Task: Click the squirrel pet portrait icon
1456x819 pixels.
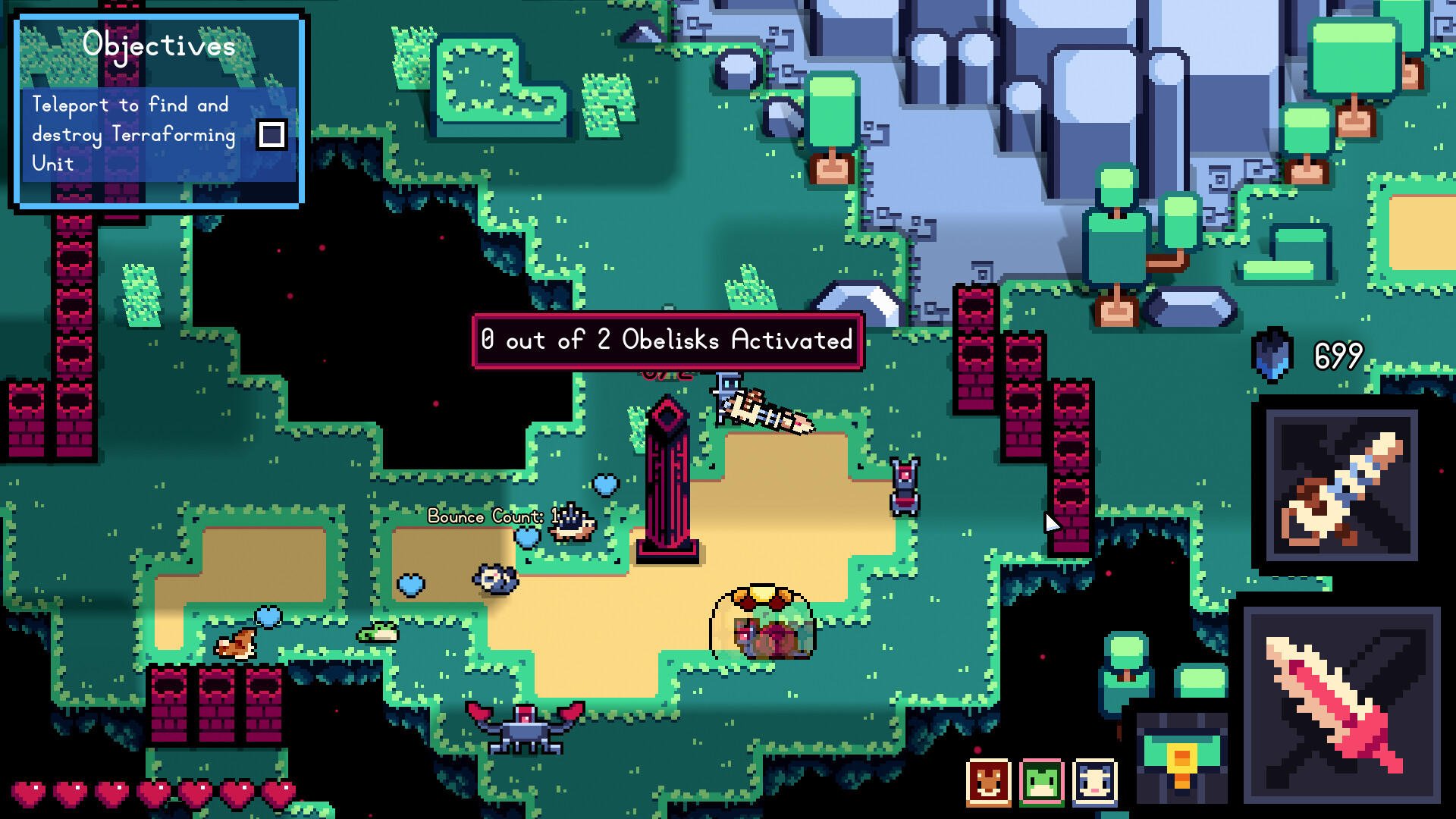Action: click(987, 782)
